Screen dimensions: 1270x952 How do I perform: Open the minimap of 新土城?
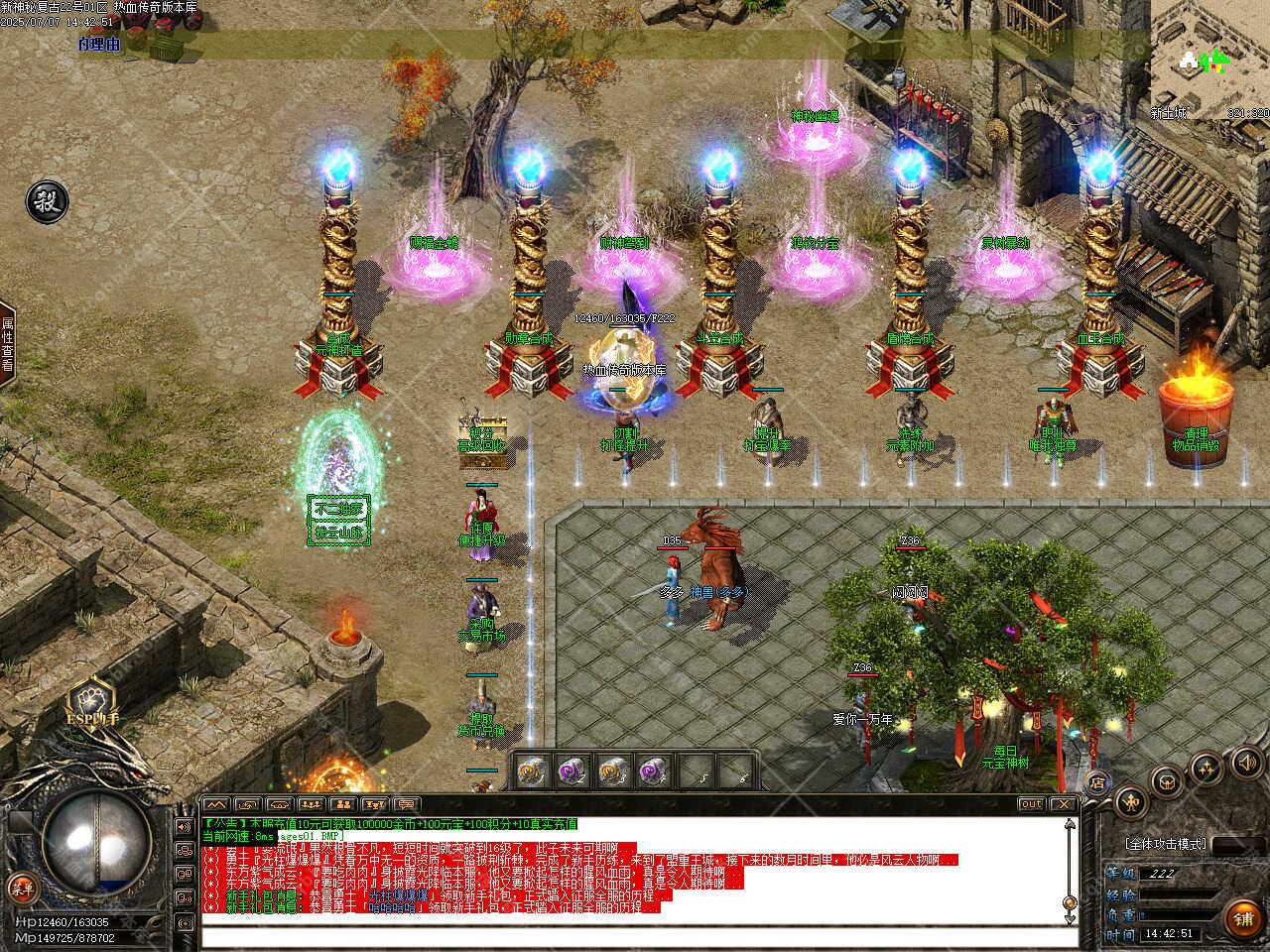pos(1208,61)
